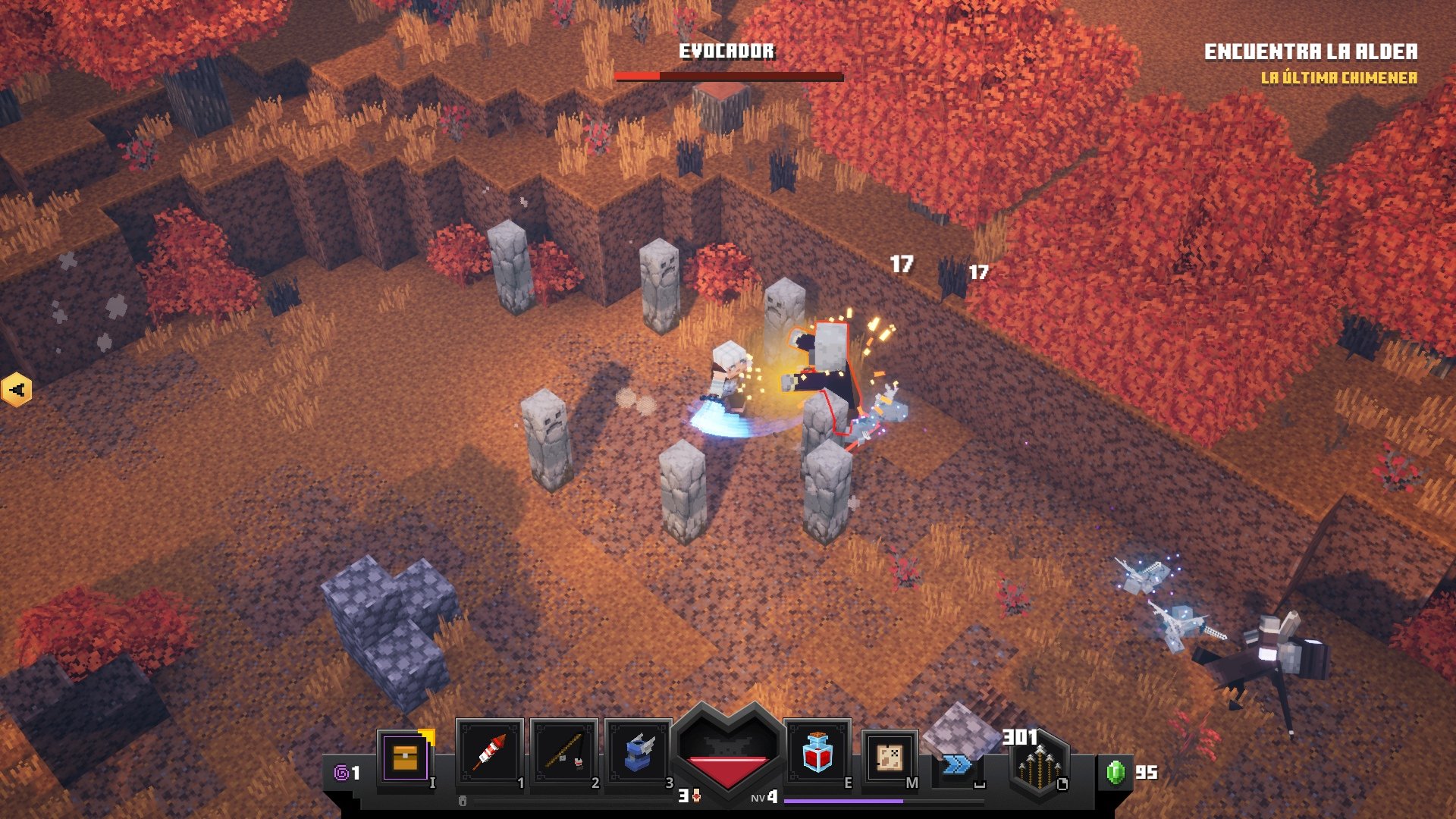
Task: Click the damage number 17
Action: [901, 265]
